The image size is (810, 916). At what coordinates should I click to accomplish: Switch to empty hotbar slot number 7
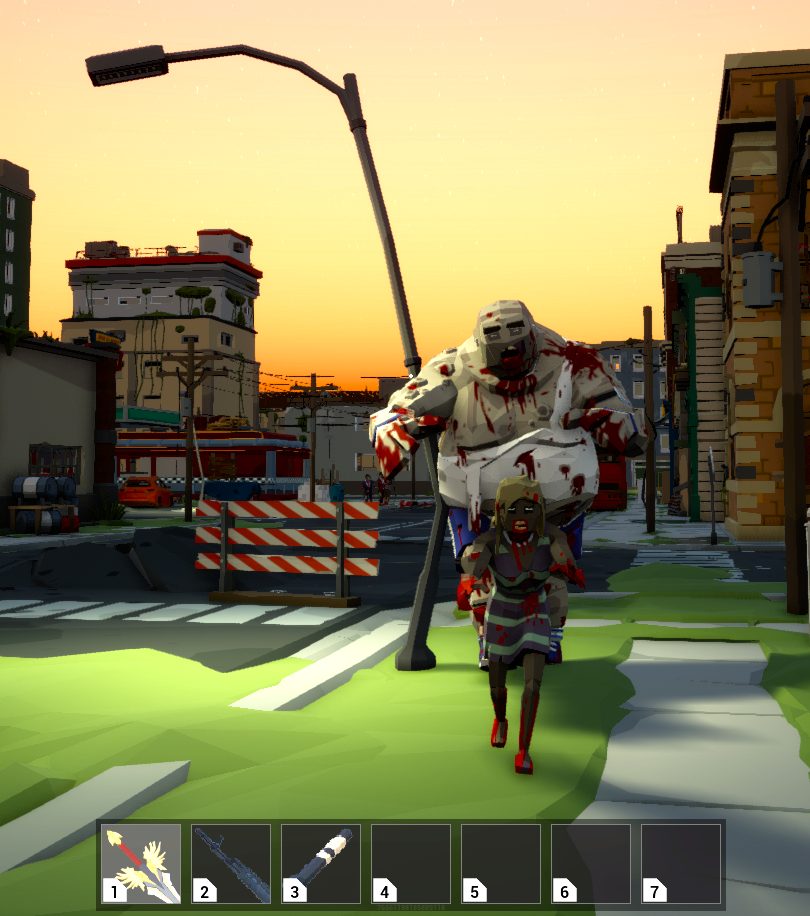pos(681,864)
